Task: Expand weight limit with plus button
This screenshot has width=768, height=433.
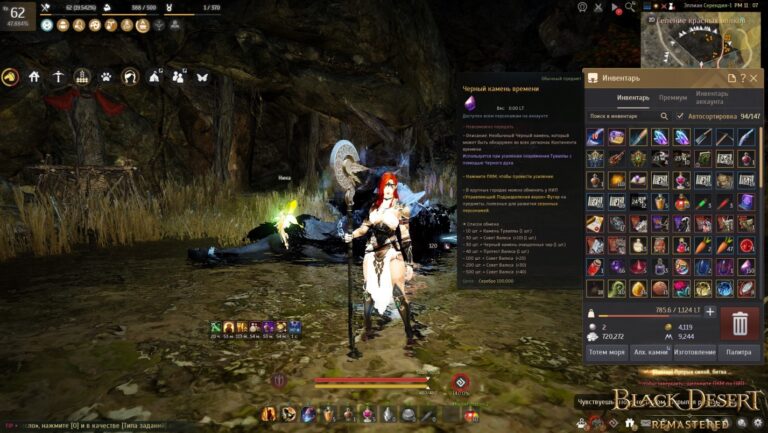Action: [710, 311]
